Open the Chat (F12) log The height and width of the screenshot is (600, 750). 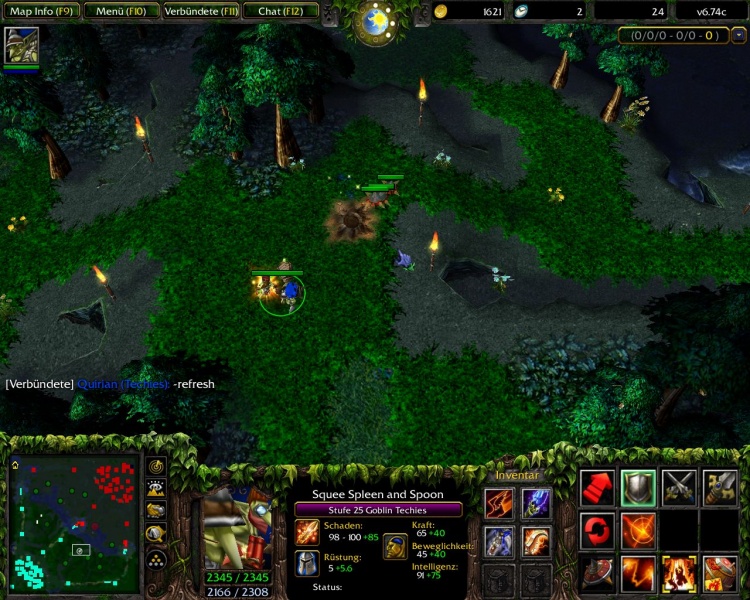(281, 11)
